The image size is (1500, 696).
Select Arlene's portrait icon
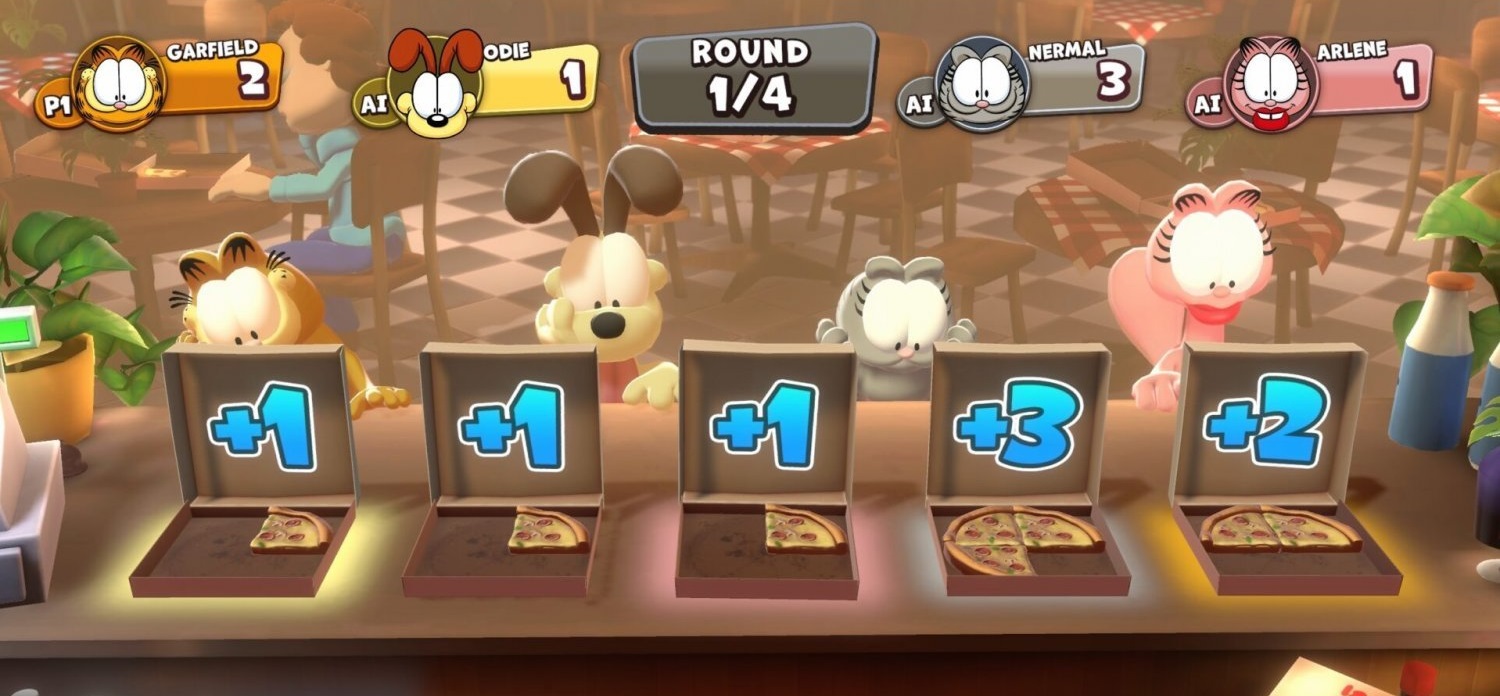click(x=1271, y=83)
